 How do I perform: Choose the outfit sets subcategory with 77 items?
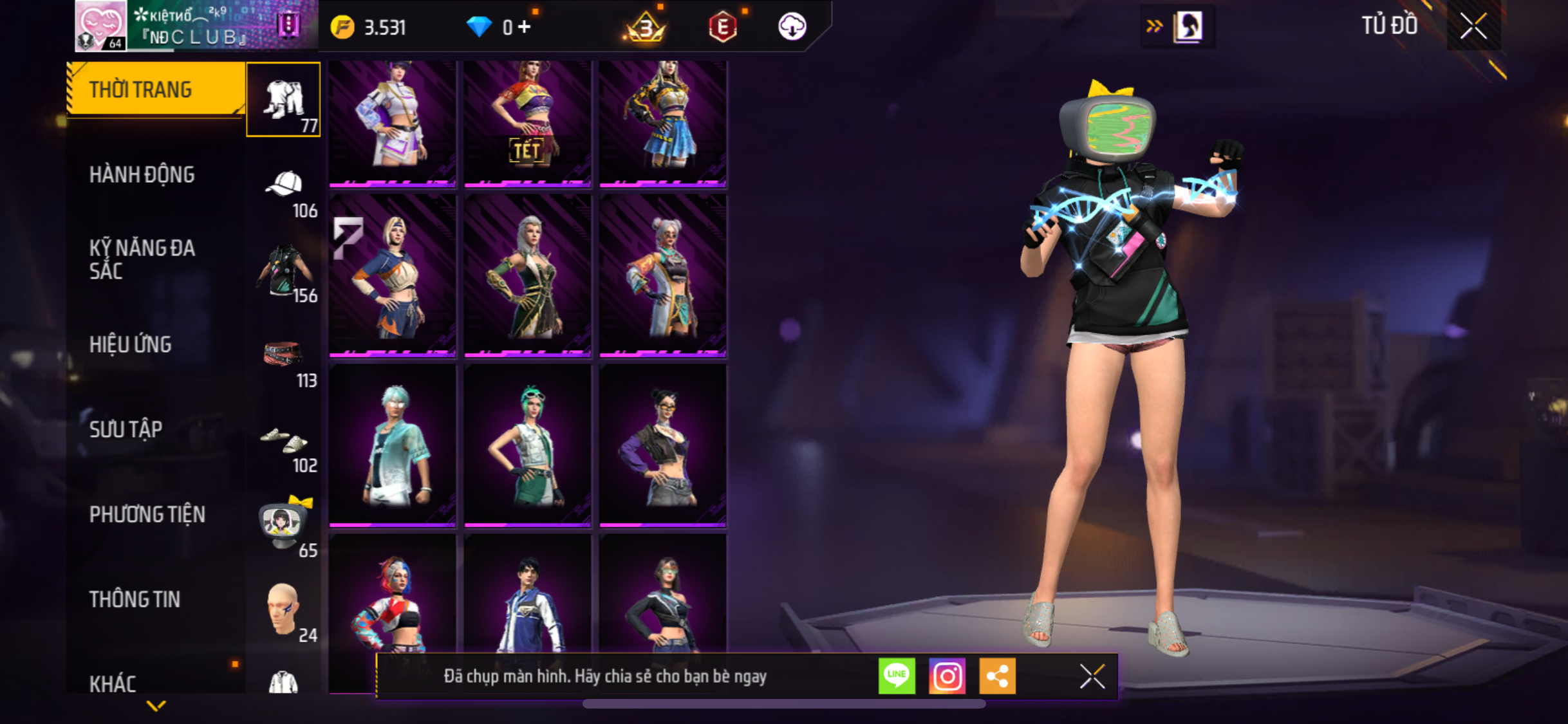283,100
